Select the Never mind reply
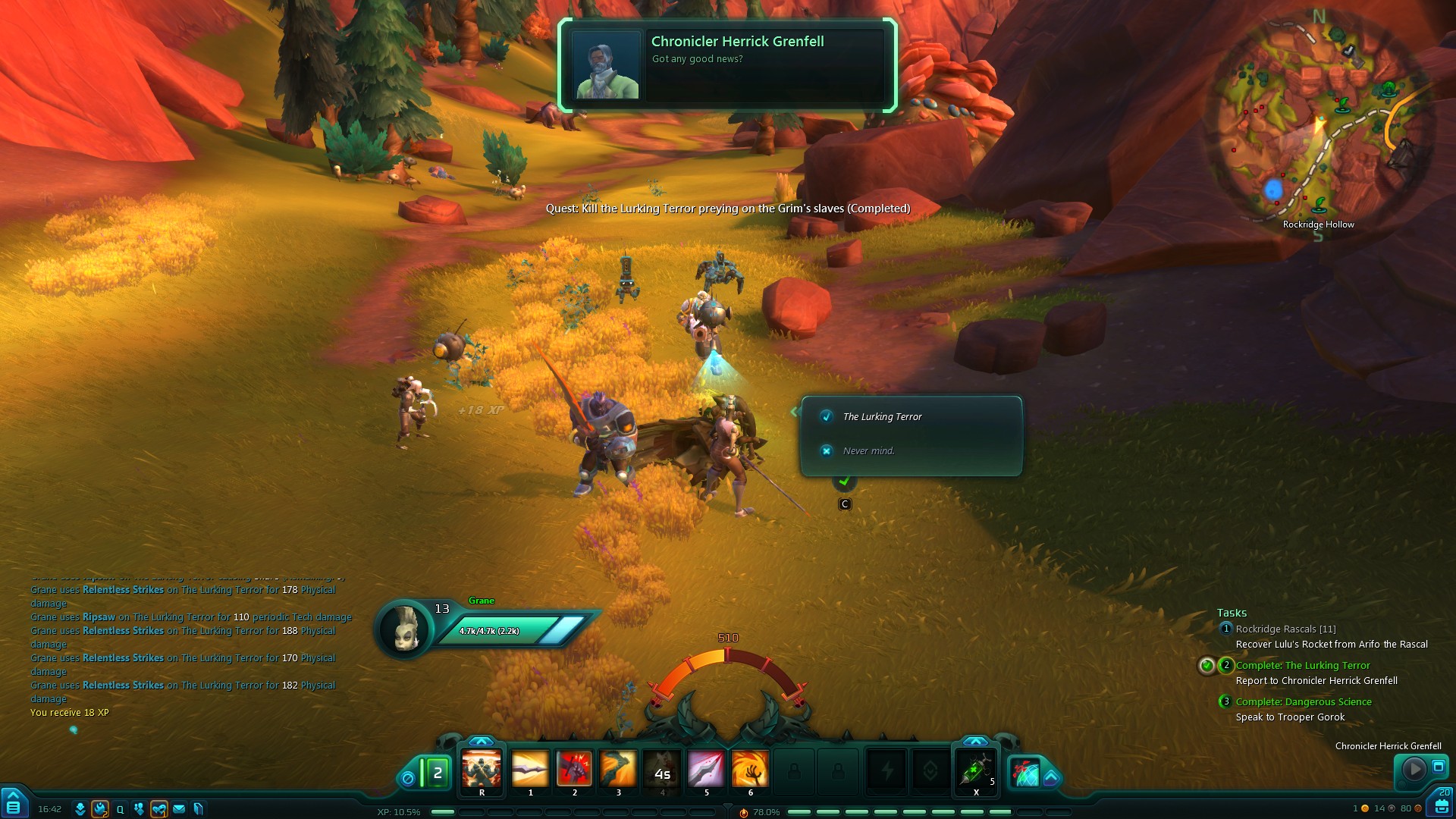 point(868,451)
